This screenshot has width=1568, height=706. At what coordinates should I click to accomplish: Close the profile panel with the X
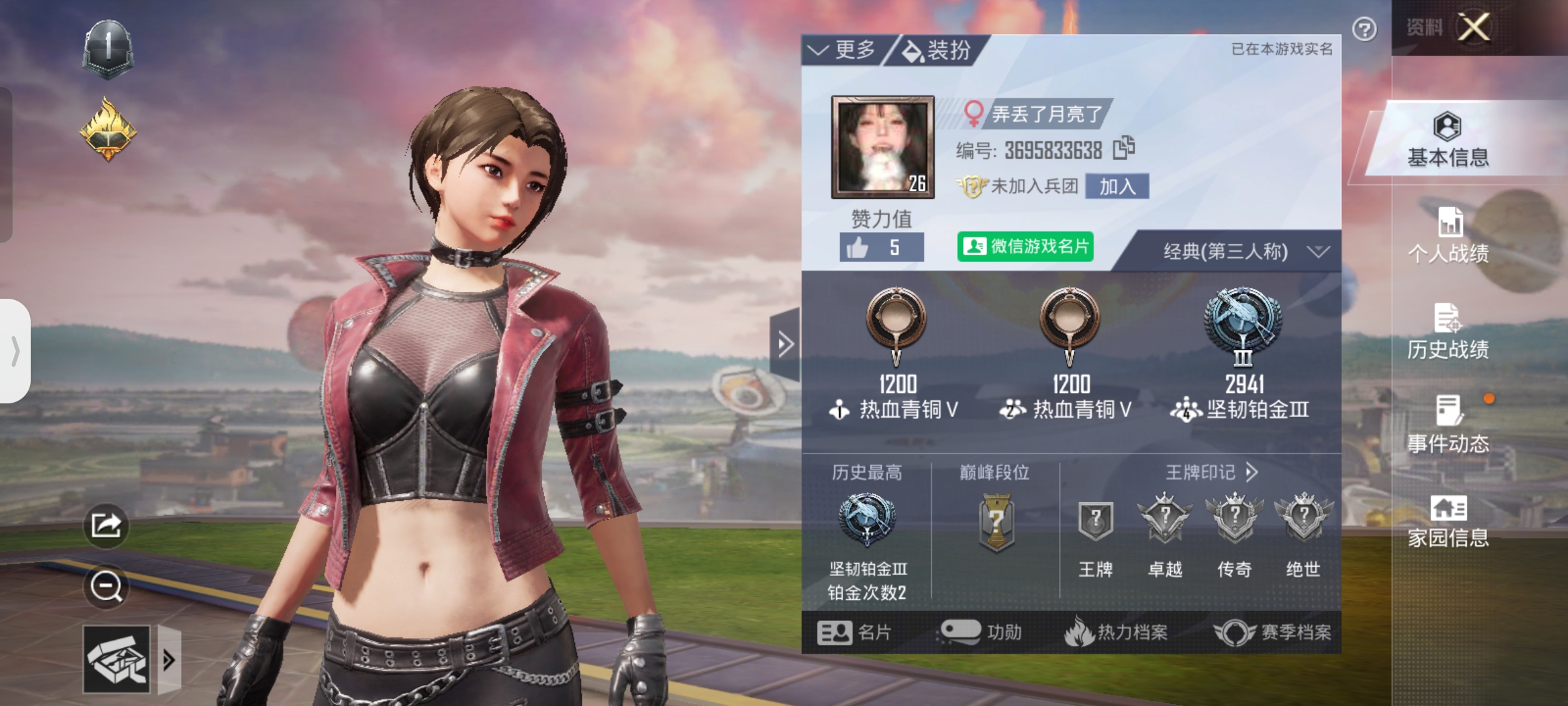[x=1475, y=27]
